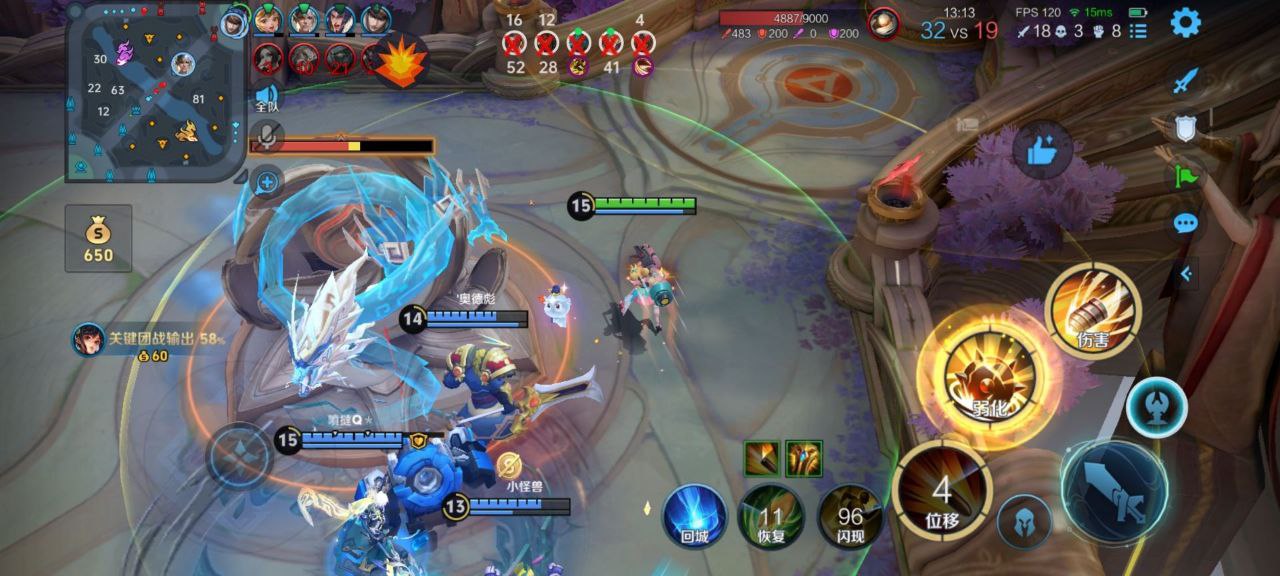Click the minimap
The width and height of the screenshot is (1280, 576).
point(153,93)
